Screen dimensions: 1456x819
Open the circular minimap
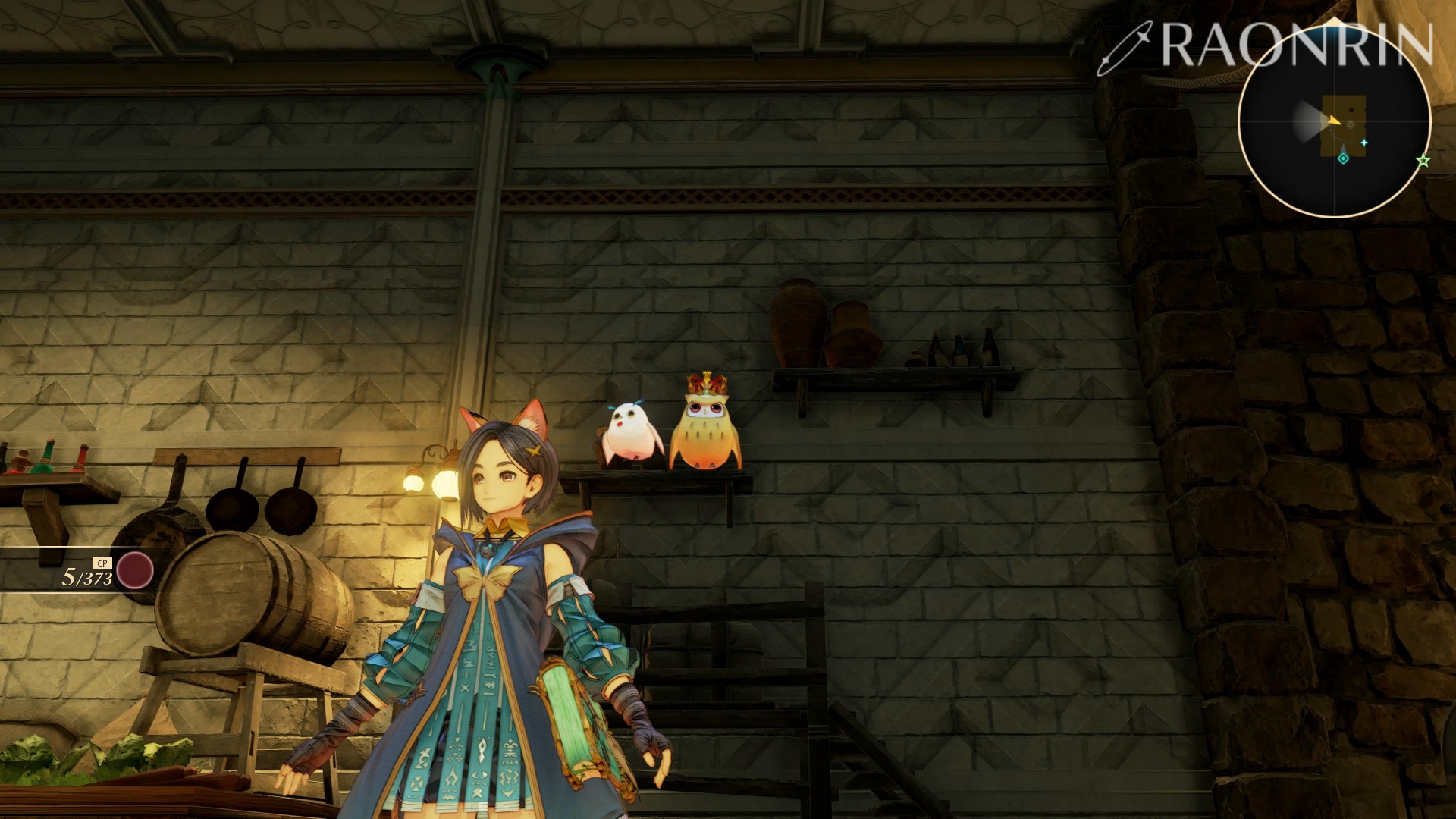[1334, 121]
